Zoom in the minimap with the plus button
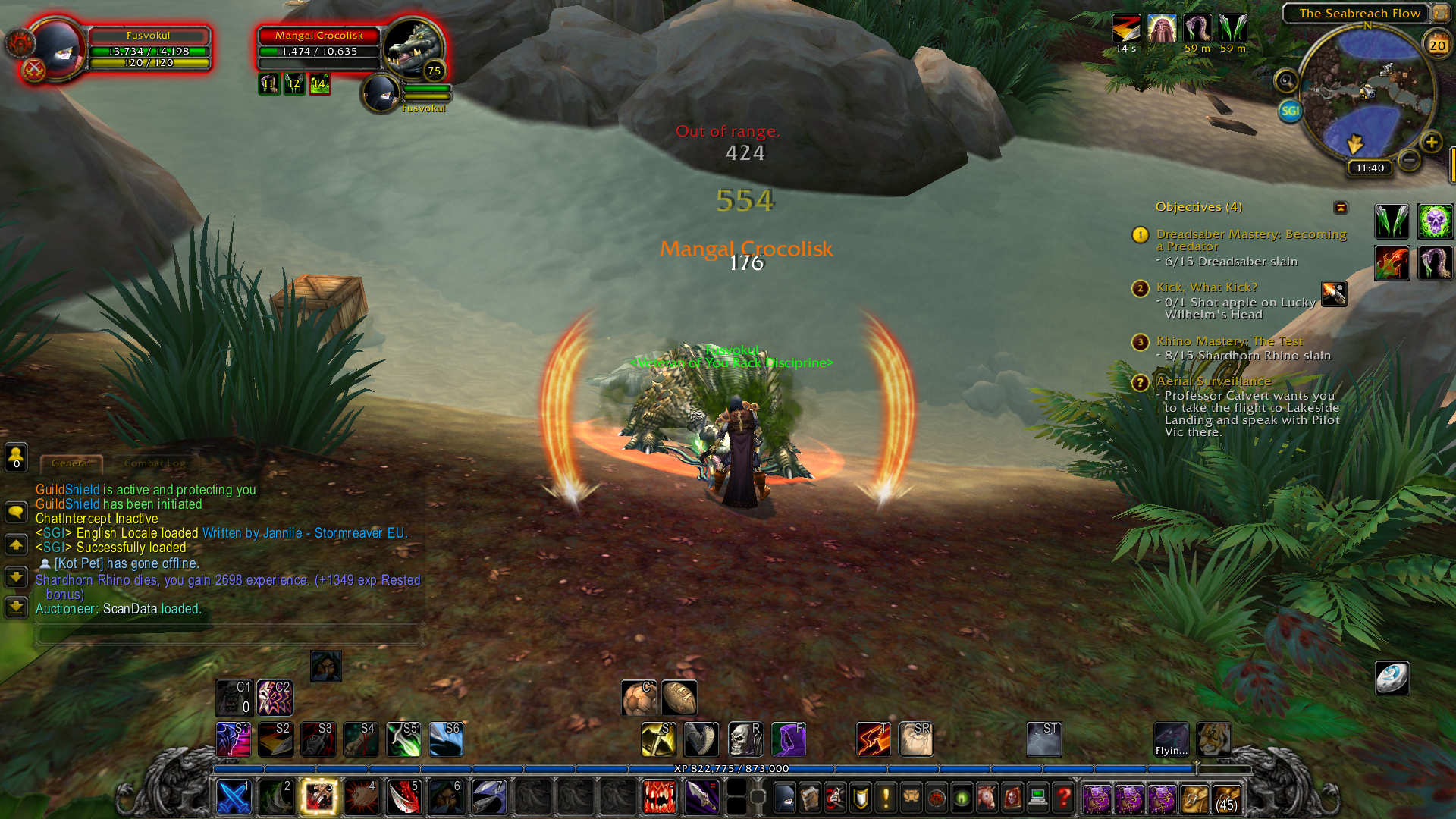Screen dimensions: 1456x819 [x=1432, y=143]
